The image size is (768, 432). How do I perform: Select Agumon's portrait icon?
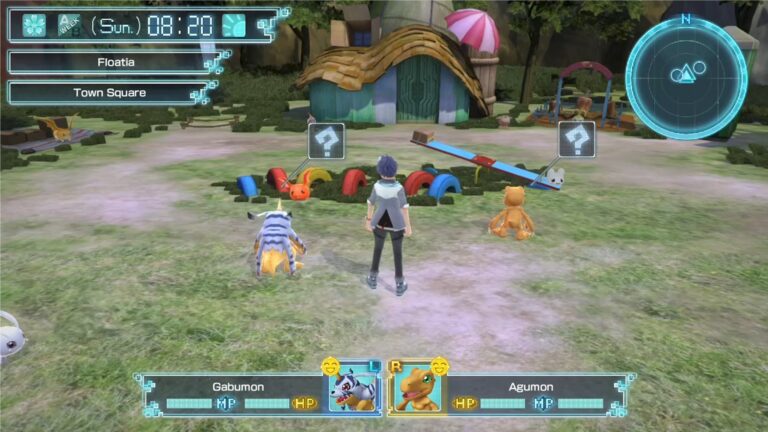[x=414, y=390]
